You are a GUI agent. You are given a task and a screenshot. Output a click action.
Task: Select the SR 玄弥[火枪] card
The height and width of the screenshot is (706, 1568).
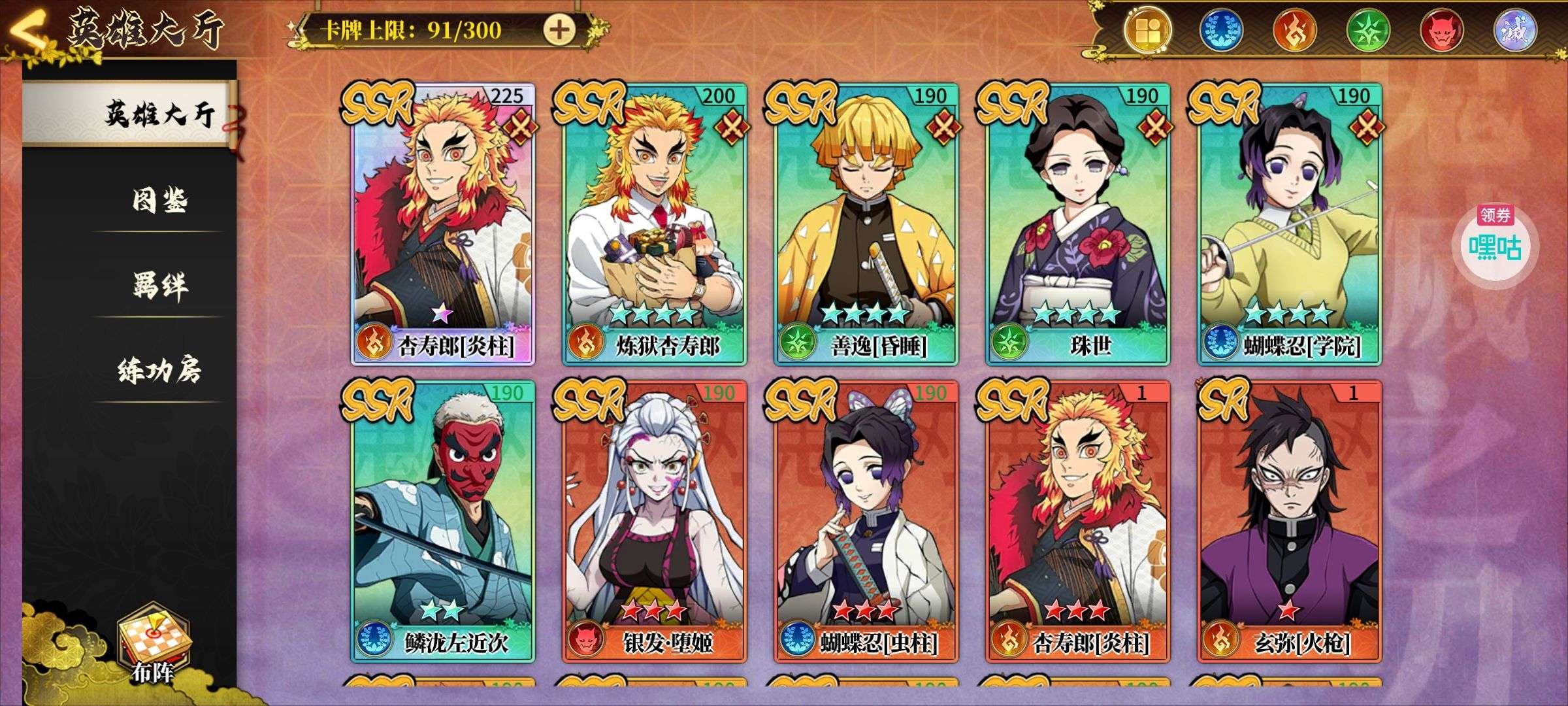(1289, 521)
